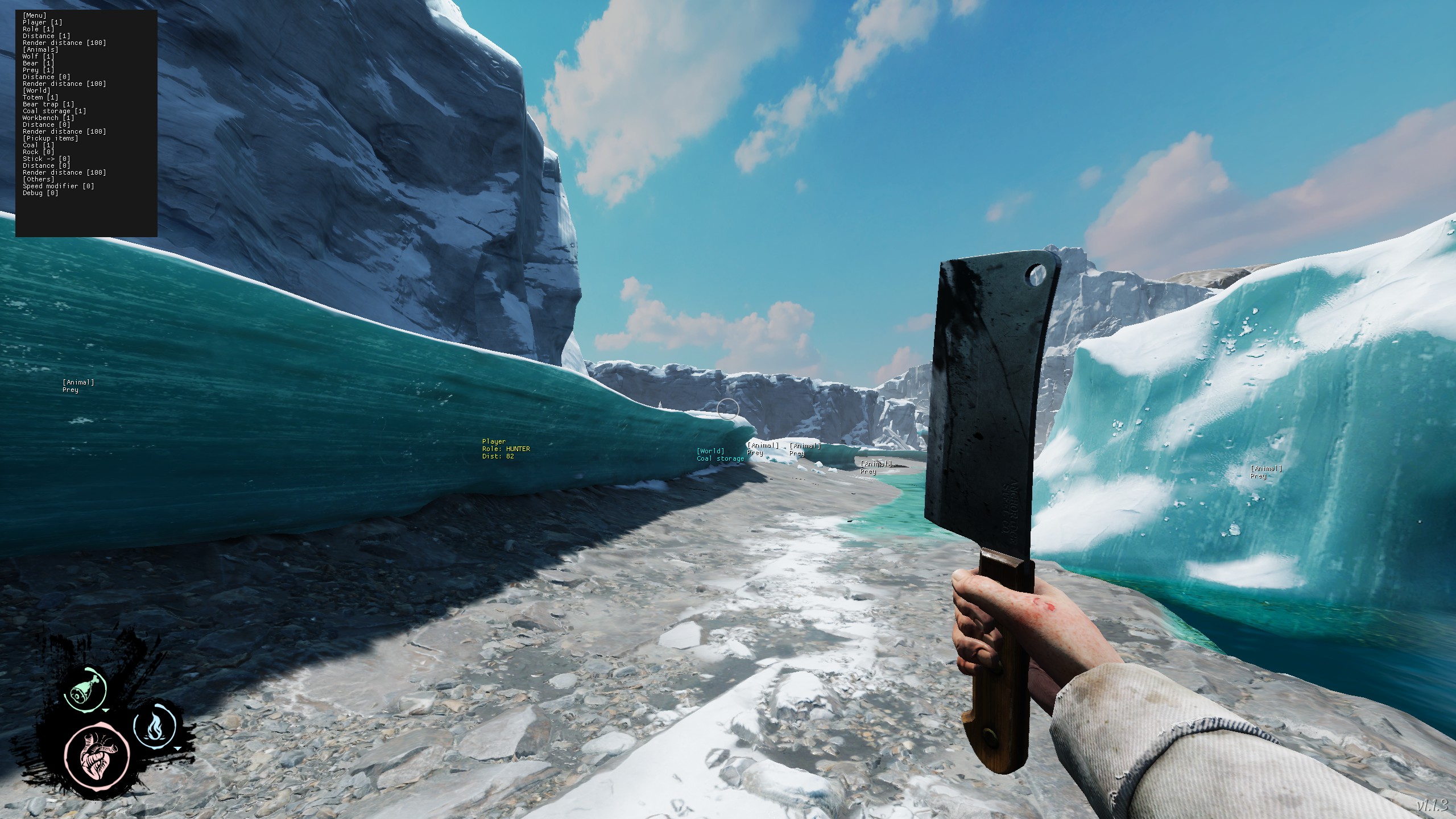The width and height of the screenshot is (1456, 819).
Task: Choose the Speed modifier [0] entry
Action: tap(59, 186)
